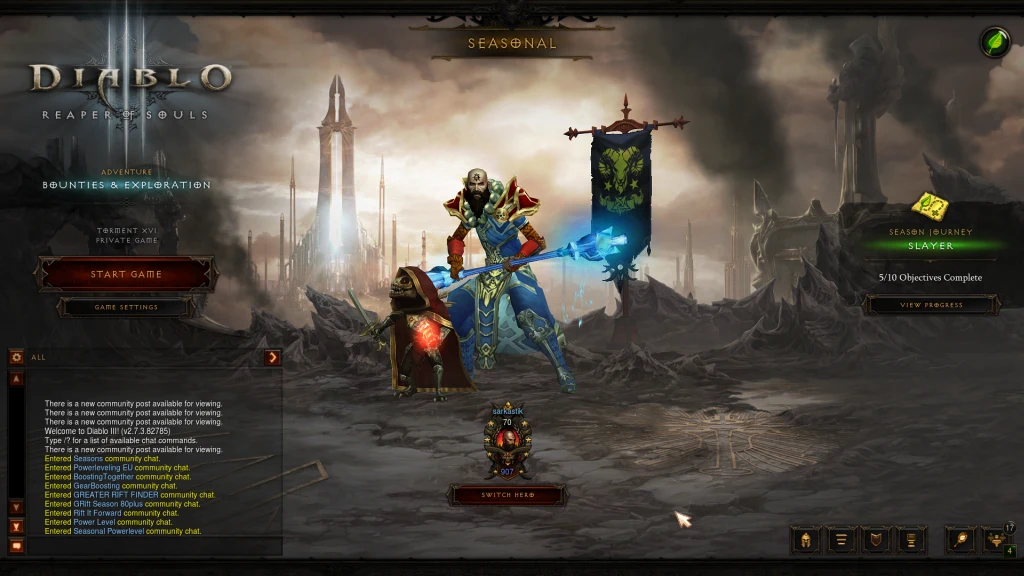Click the monitor icon in the bottom bar

pyautogui.click(x=911, y=540)
